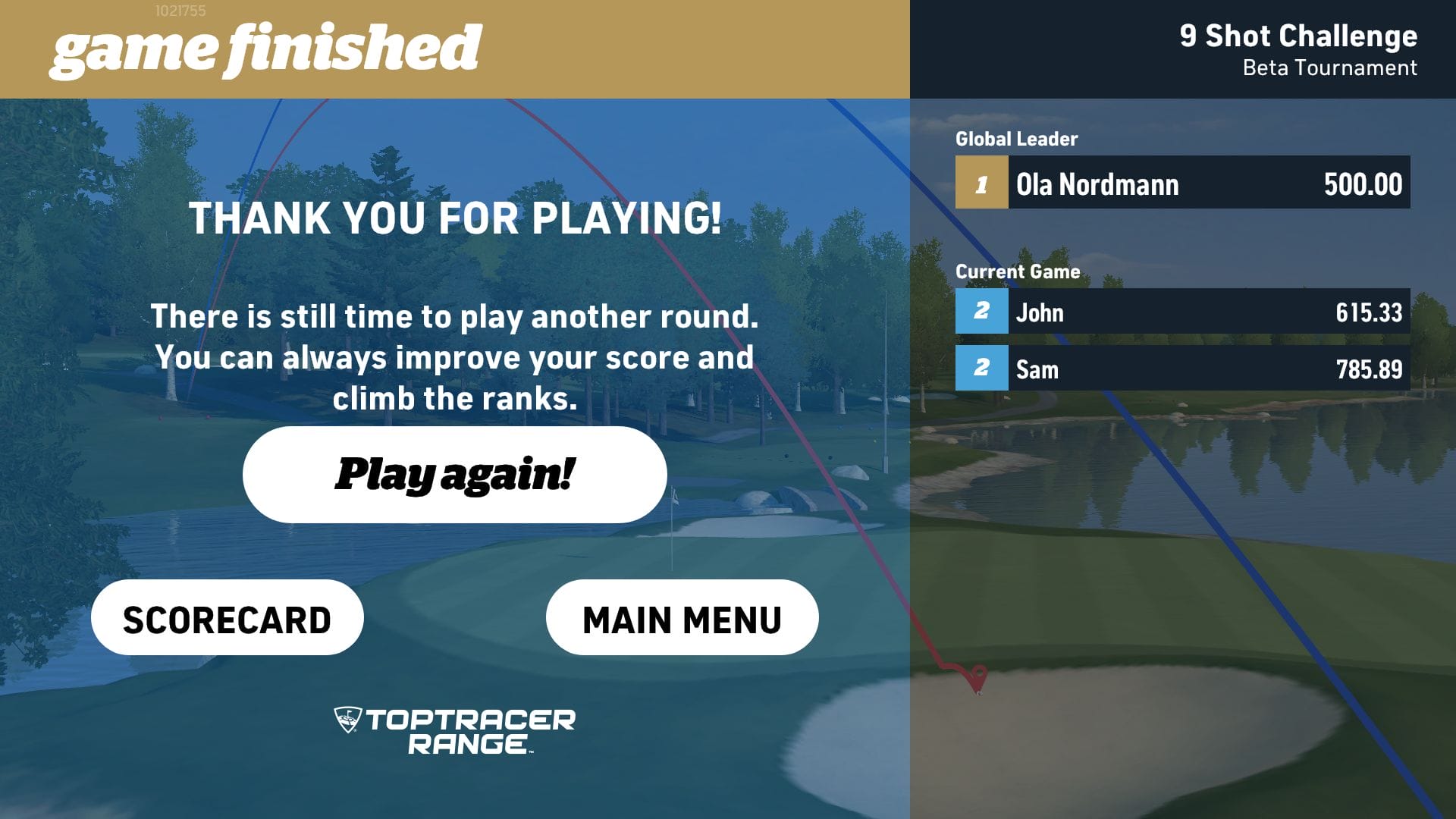Open the Scorecard
This screenshot has height=819, width=1456.
click(227, 618)
